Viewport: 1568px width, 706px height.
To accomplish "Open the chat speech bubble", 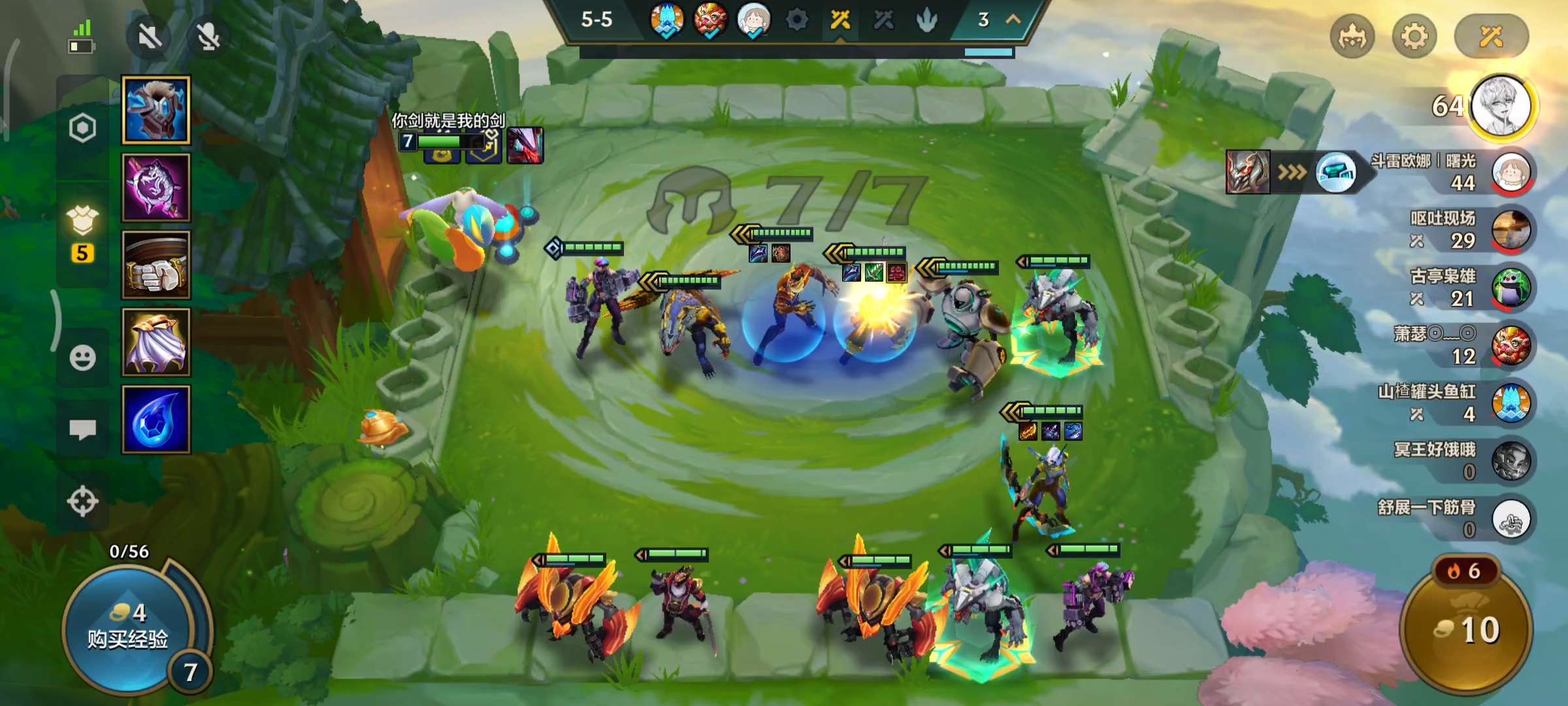I will (83, 429).
